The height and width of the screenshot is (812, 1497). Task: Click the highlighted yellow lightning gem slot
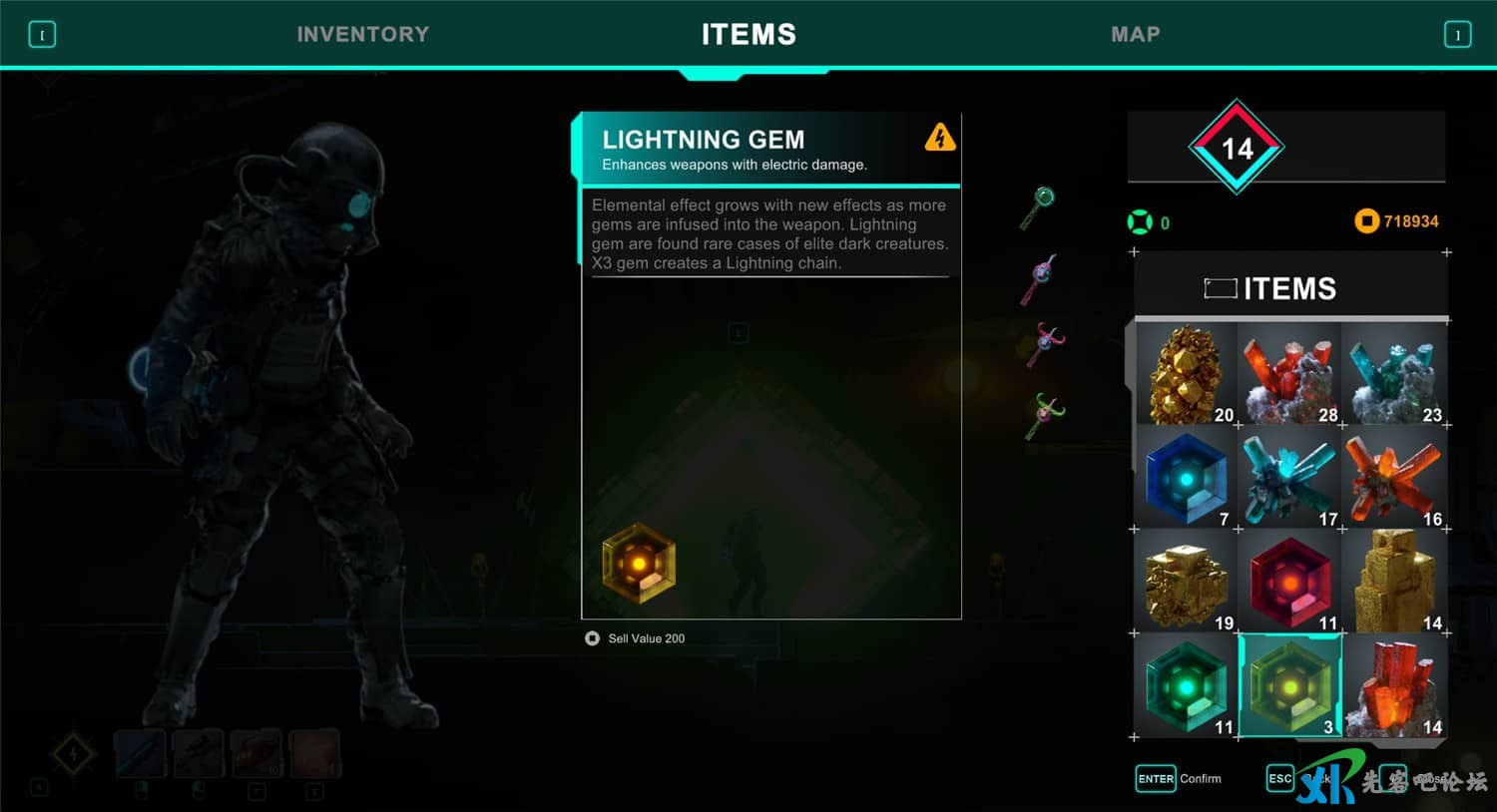pos(1290,686)
